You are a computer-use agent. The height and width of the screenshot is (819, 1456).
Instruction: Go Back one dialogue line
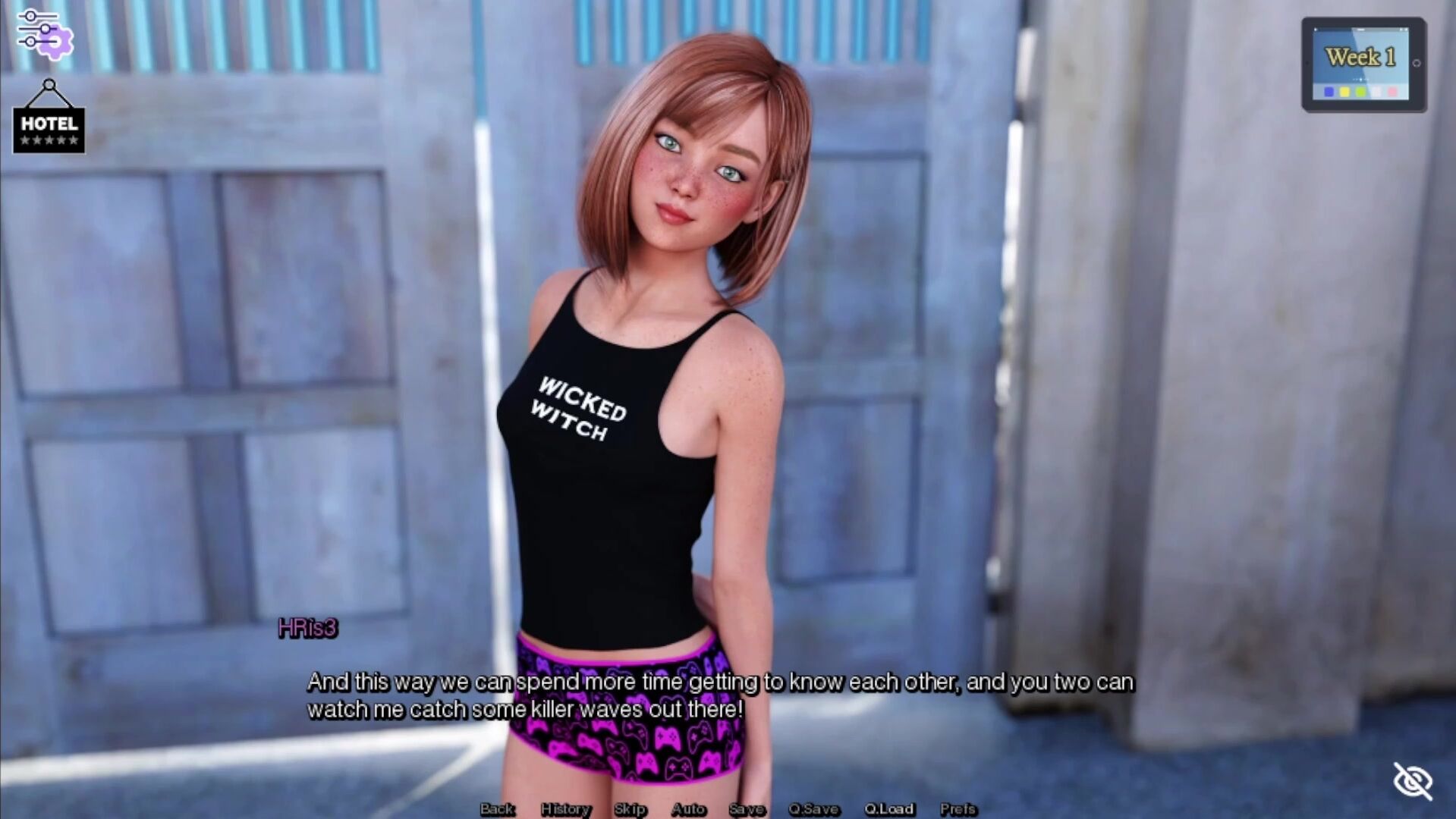498,809
